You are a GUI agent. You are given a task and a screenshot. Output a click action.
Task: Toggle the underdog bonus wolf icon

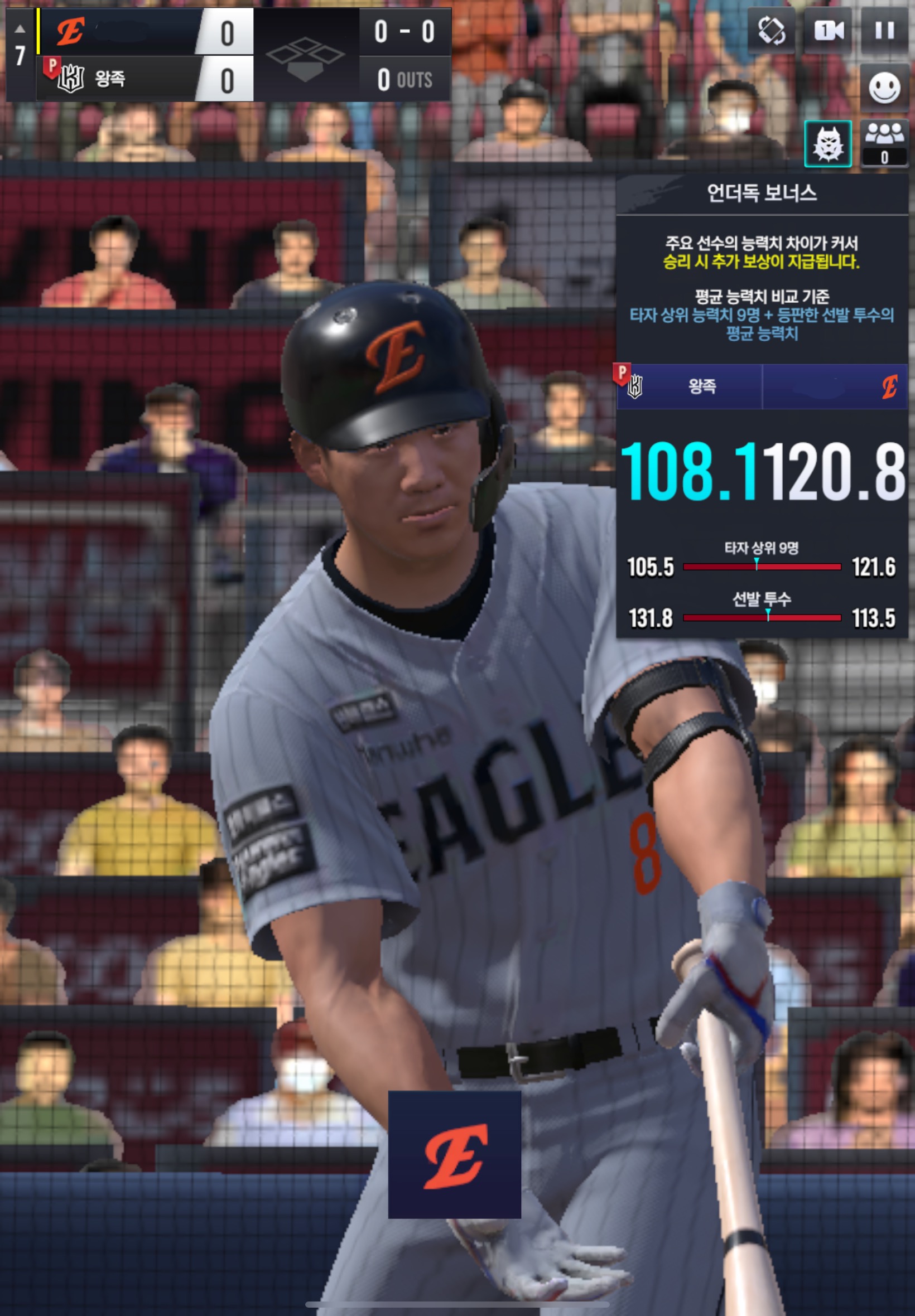coord(827,144)
